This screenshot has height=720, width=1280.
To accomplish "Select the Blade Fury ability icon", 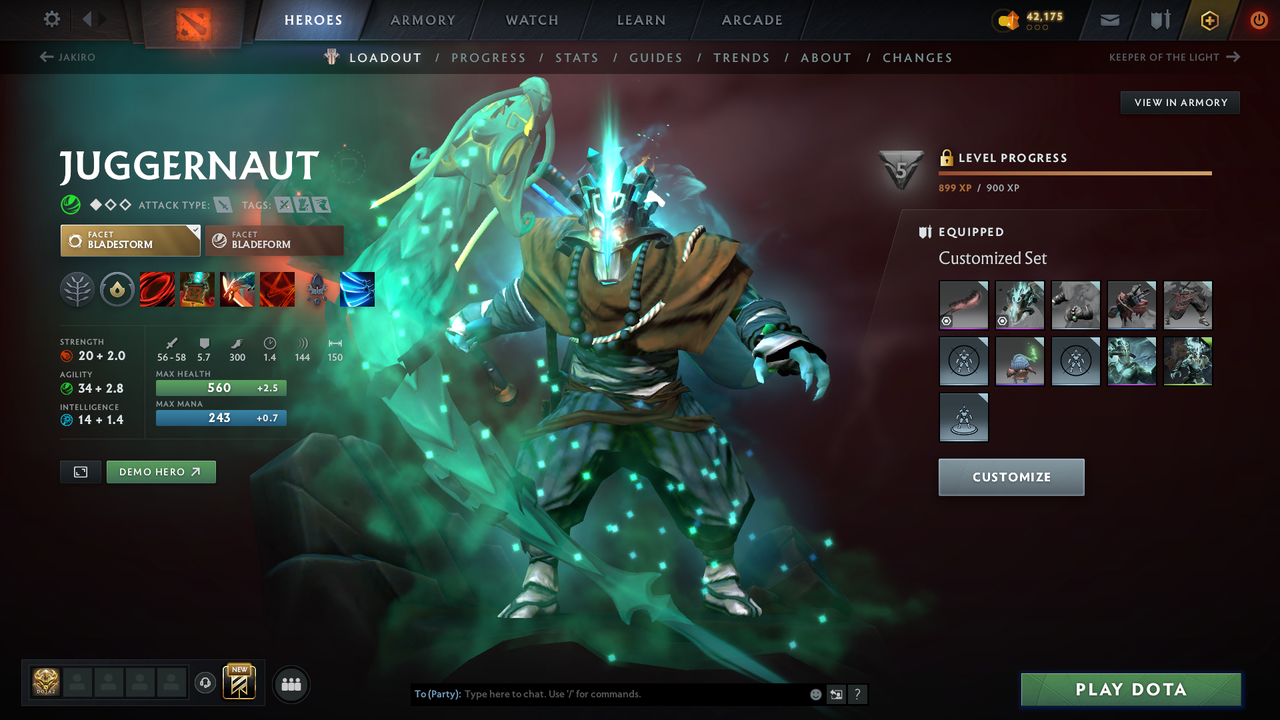I will click(157, 289).
